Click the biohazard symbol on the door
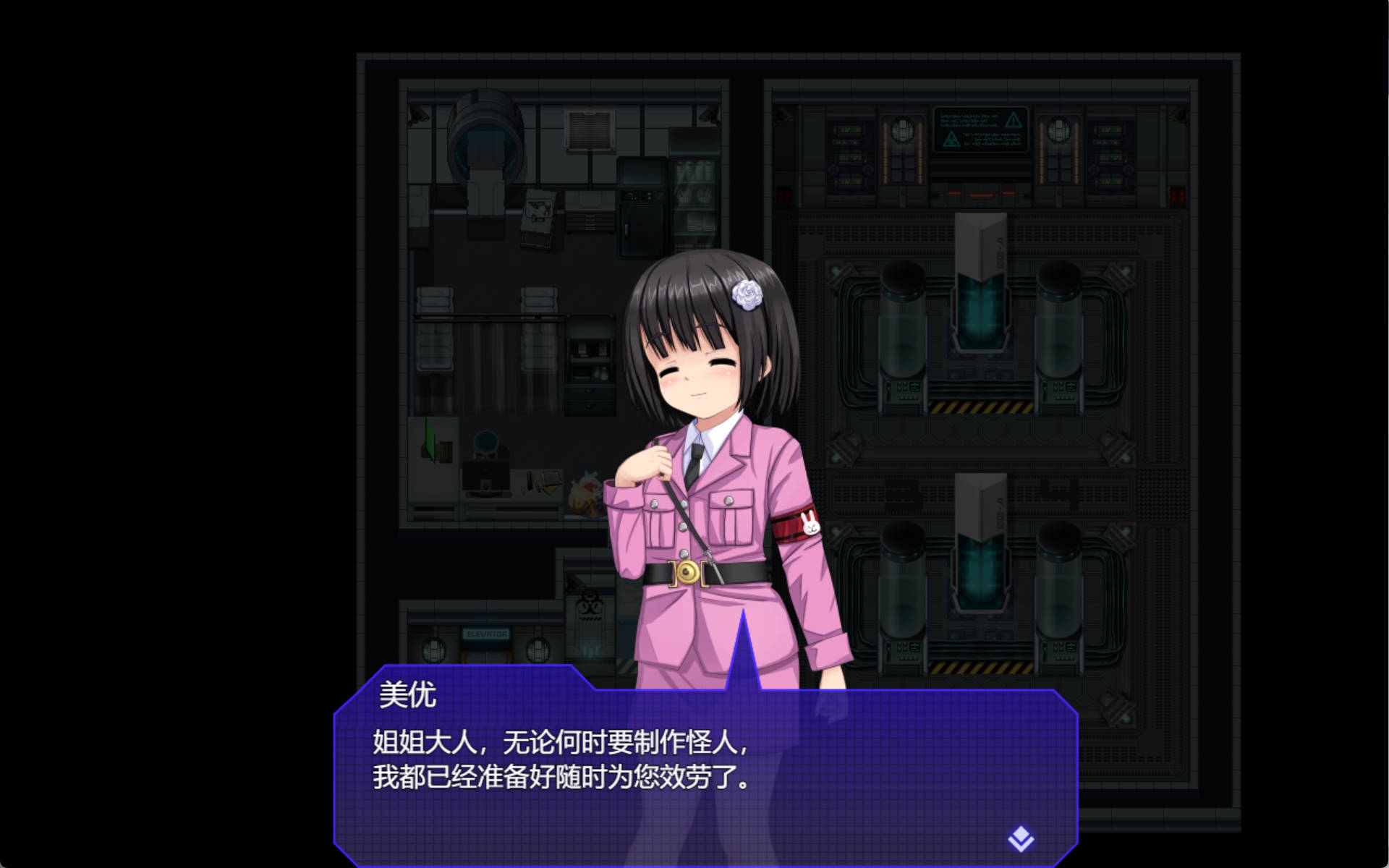This screenshot has width=1389, height=868. coord(590,605)
